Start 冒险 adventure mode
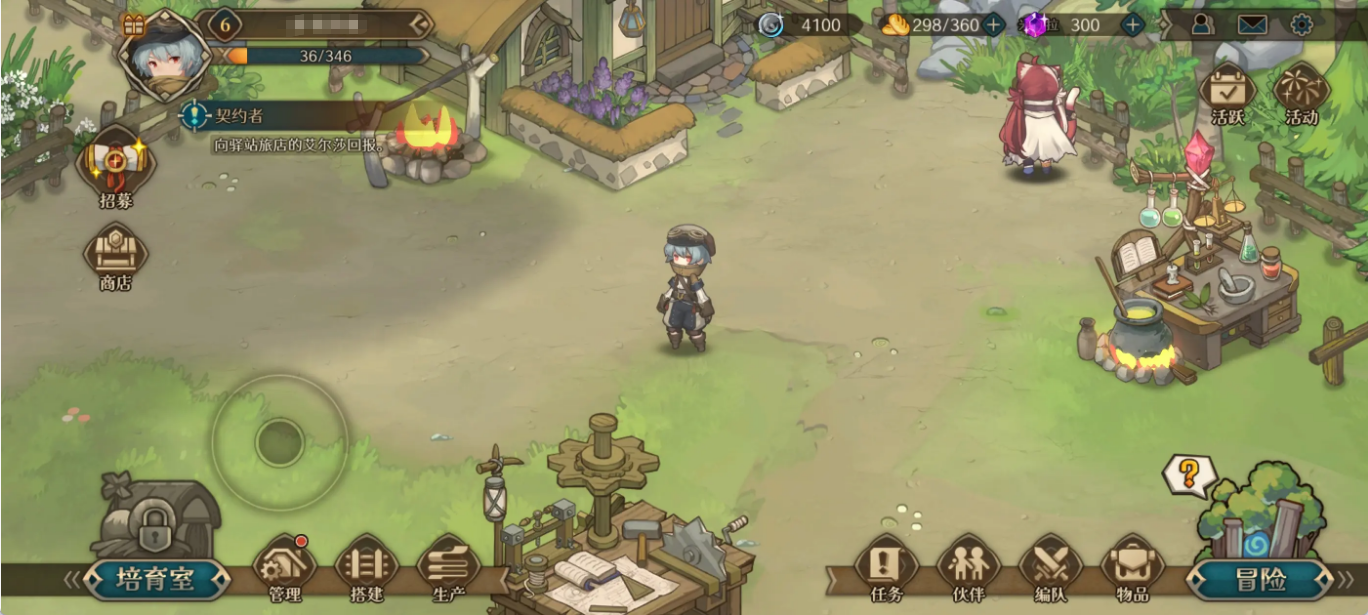Viewport: 1368px width, 615px height. 1260,579
